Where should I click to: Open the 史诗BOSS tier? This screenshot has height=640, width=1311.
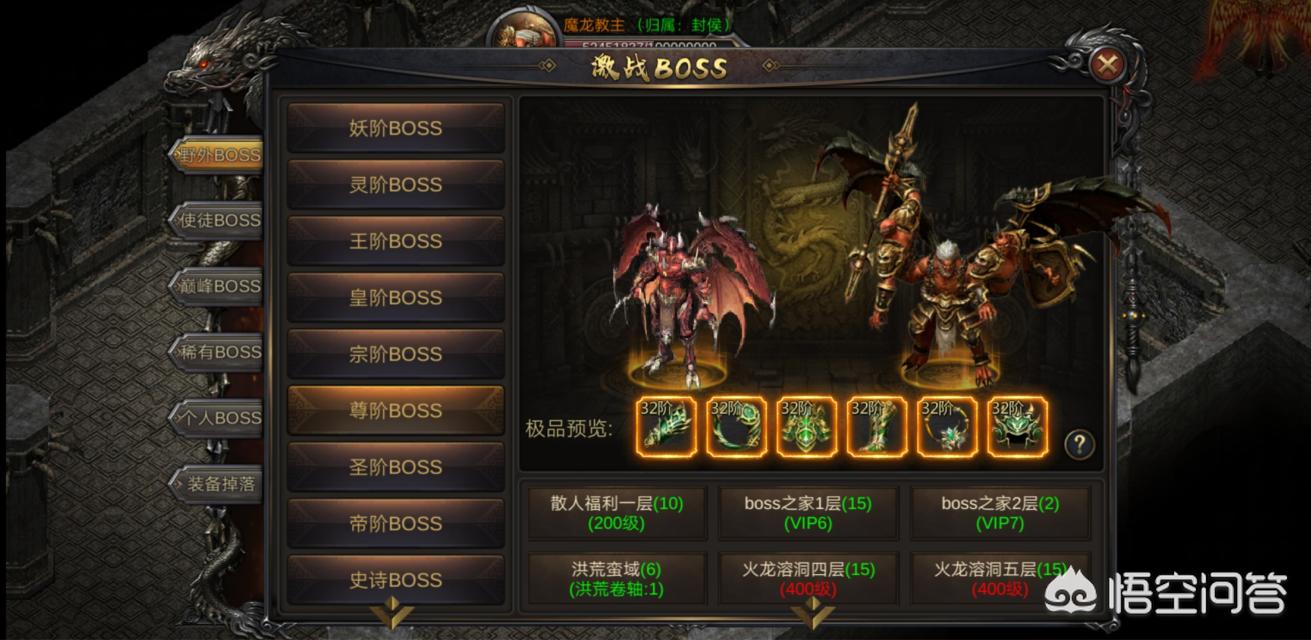click(x=396, y=580)
